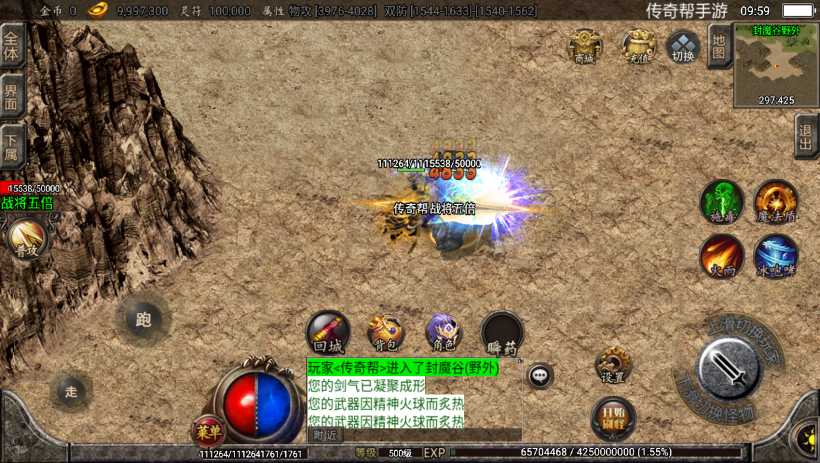Tap the 切换 switch button
820x463 pixels.
tap(683, 46)
